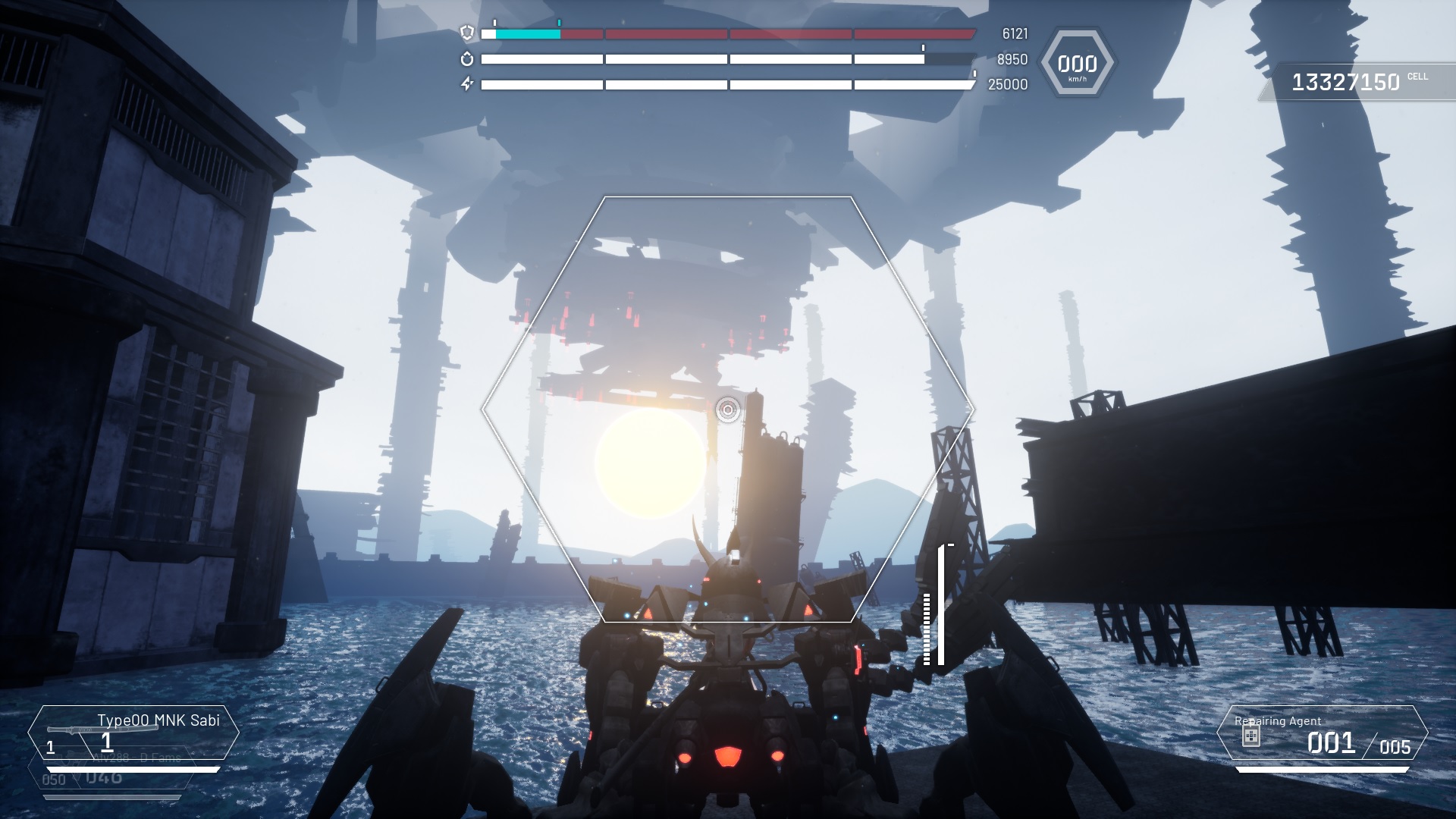The image size is (1456, 819).
Task: Select the Type00 MNK Sabi weapon slot
Action: [133, 733]
